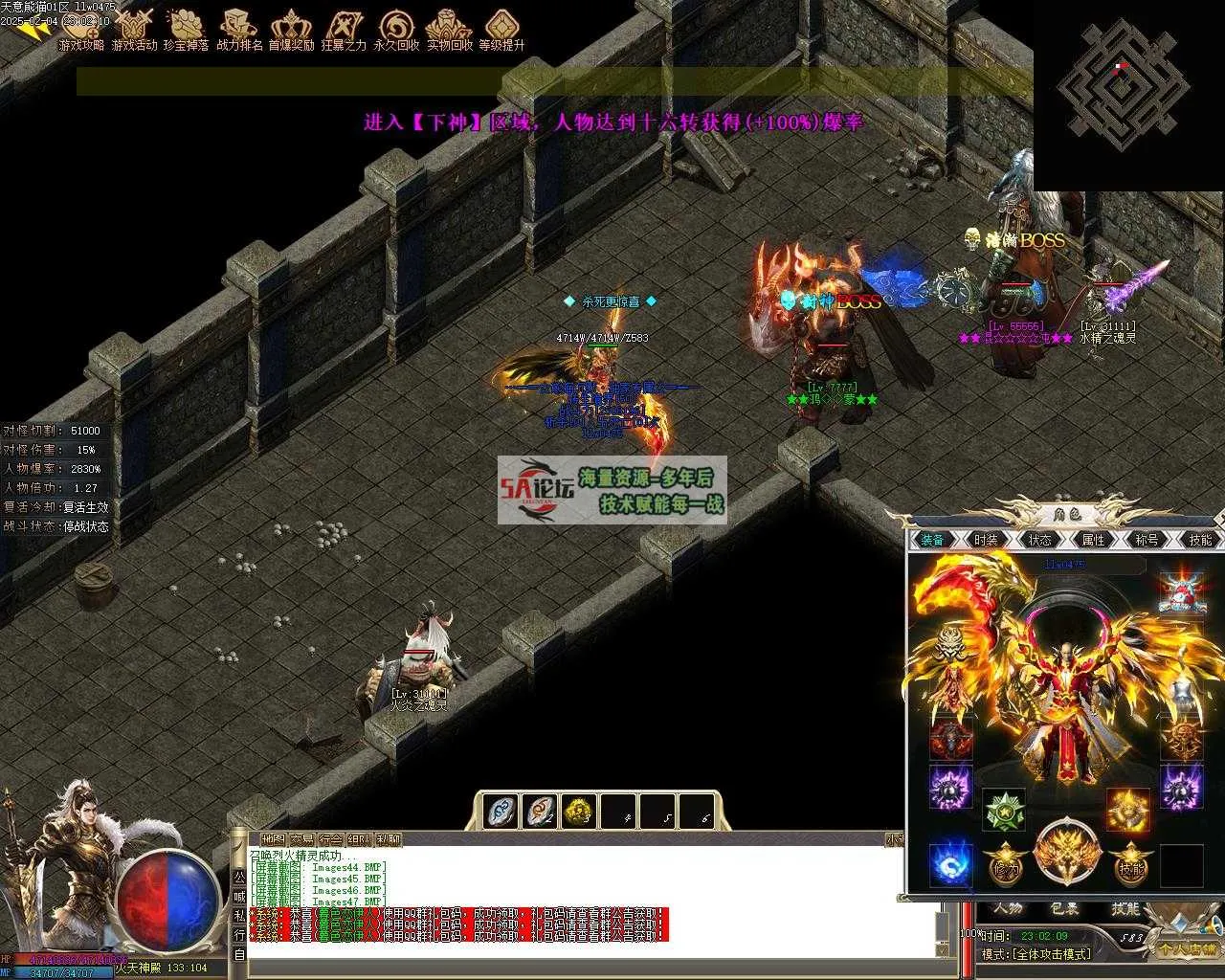This screenshot has height=980, width=1225.
Task: Select the 状态 status tab
Action: pos(1039,540)
